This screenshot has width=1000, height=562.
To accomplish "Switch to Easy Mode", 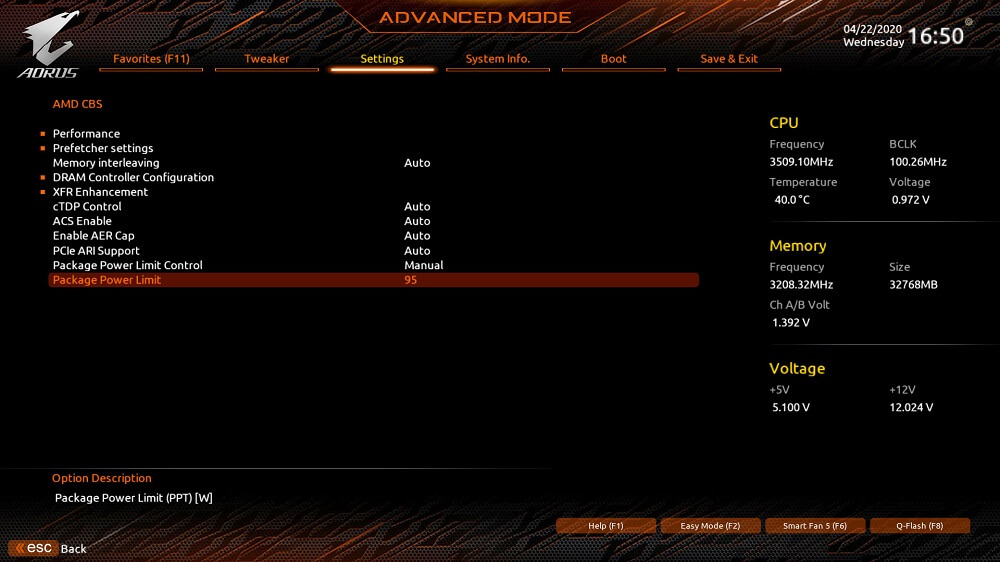I will click(x=710, y=526).
